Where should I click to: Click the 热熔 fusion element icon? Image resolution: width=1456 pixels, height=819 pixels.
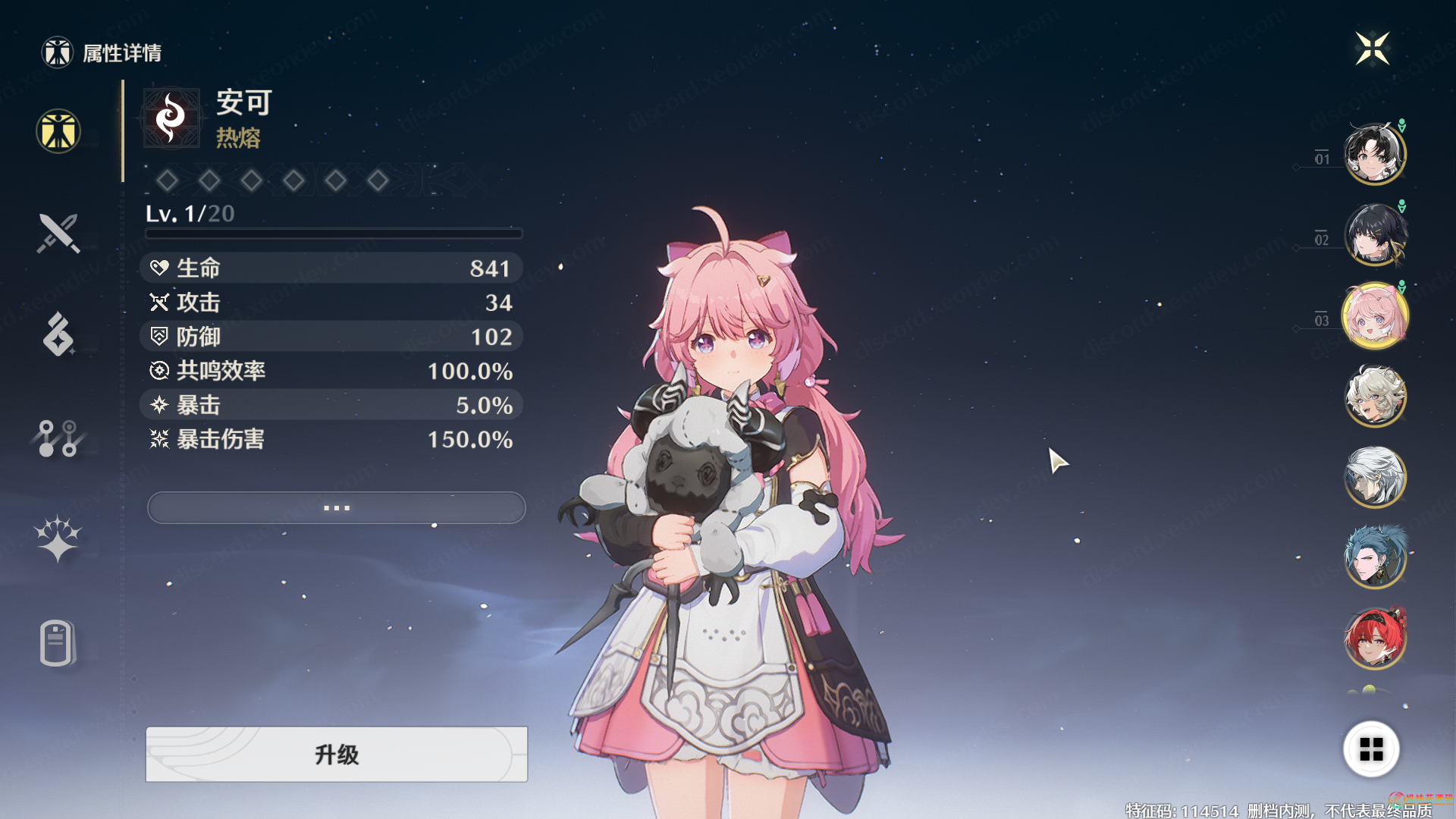[171, 118]
